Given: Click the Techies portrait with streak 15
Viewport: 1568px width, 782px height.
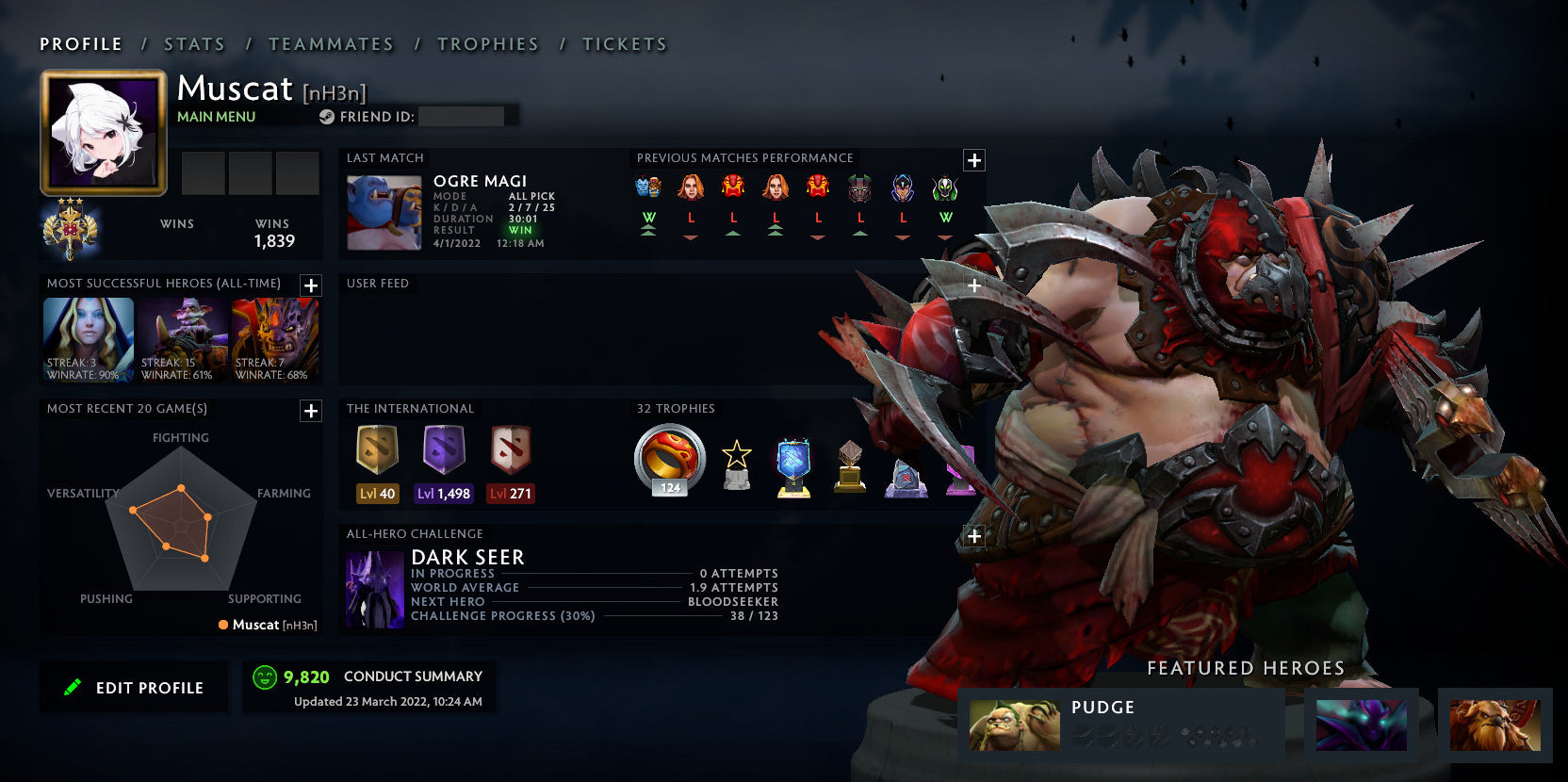Looking at the screenshot, I should pos(181,339).
